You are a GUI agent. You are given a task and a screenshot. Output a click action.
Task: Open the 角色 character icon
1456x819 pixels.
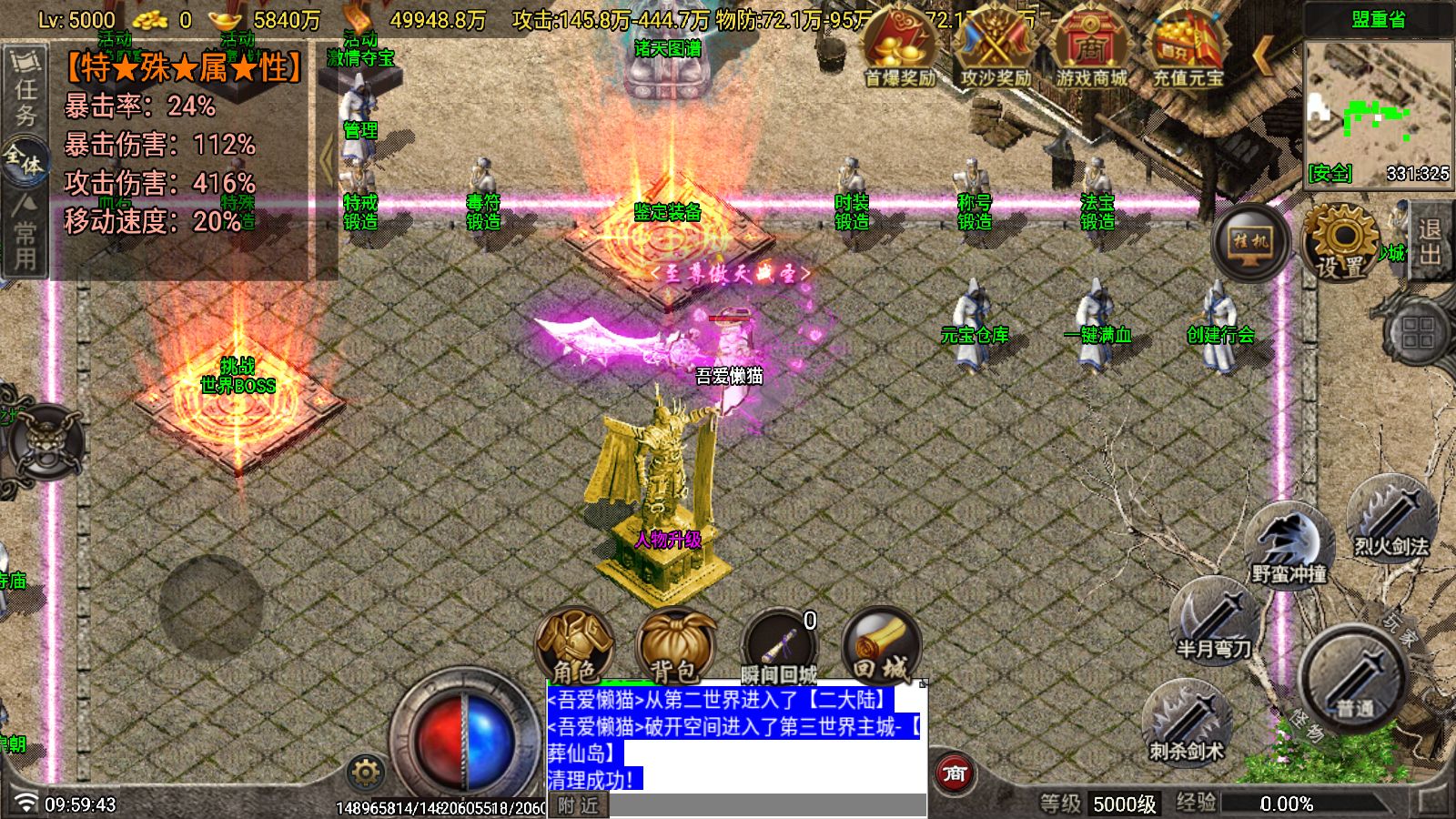pyautogui.click(x=579, y=642)
